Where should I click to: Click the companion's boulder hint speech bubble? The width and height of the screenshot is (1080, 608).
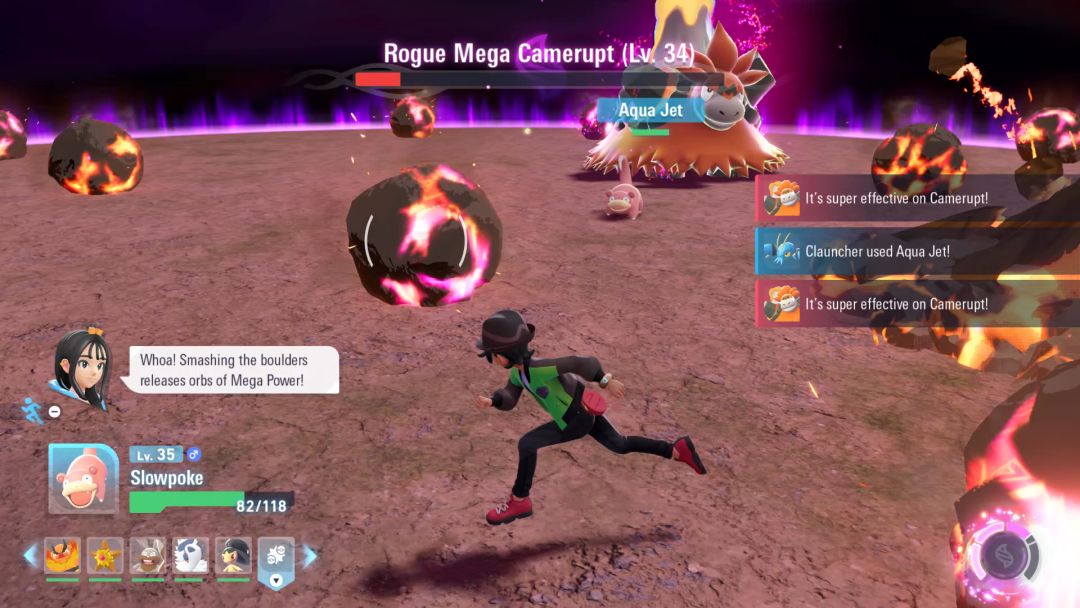[x=233, y=370]
